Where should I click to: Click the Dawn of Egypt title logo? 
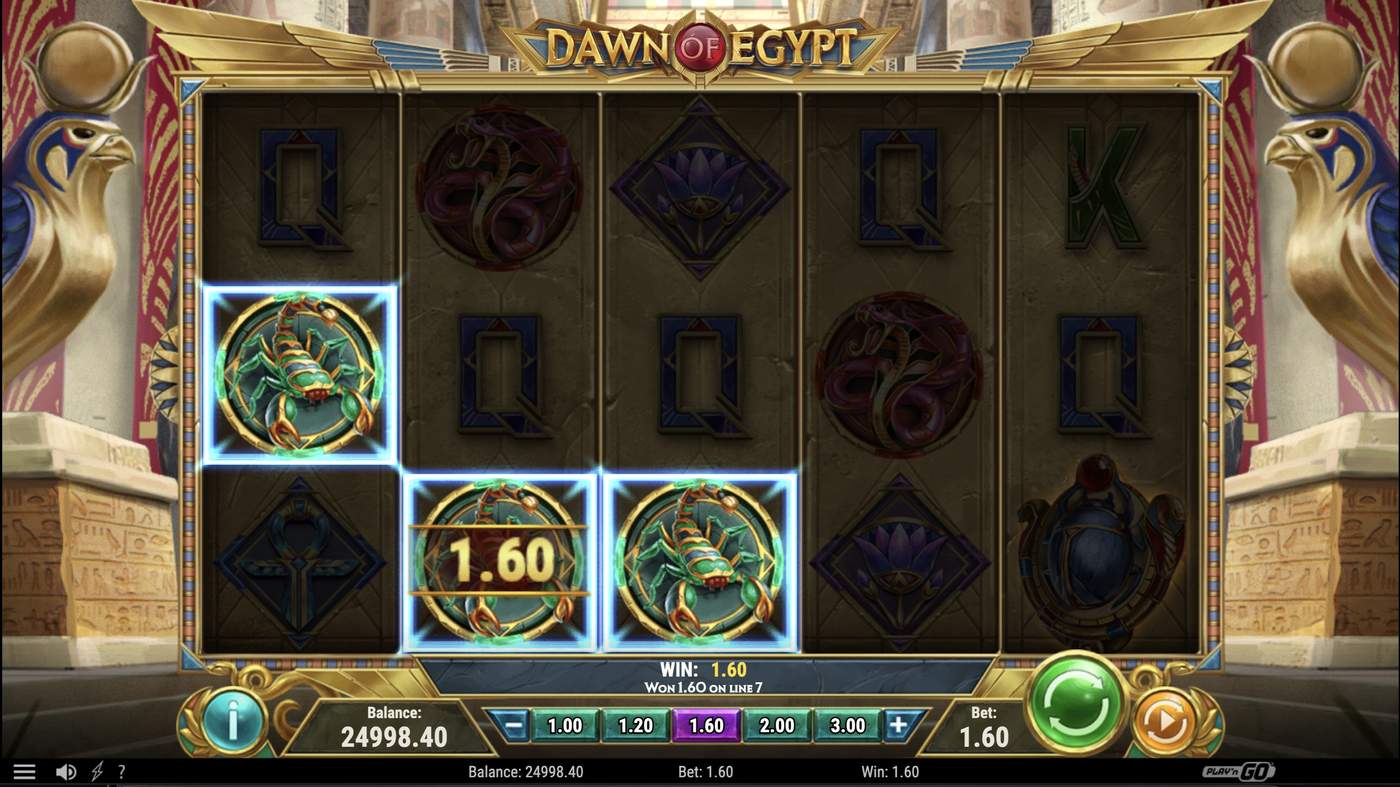point(700,44)
